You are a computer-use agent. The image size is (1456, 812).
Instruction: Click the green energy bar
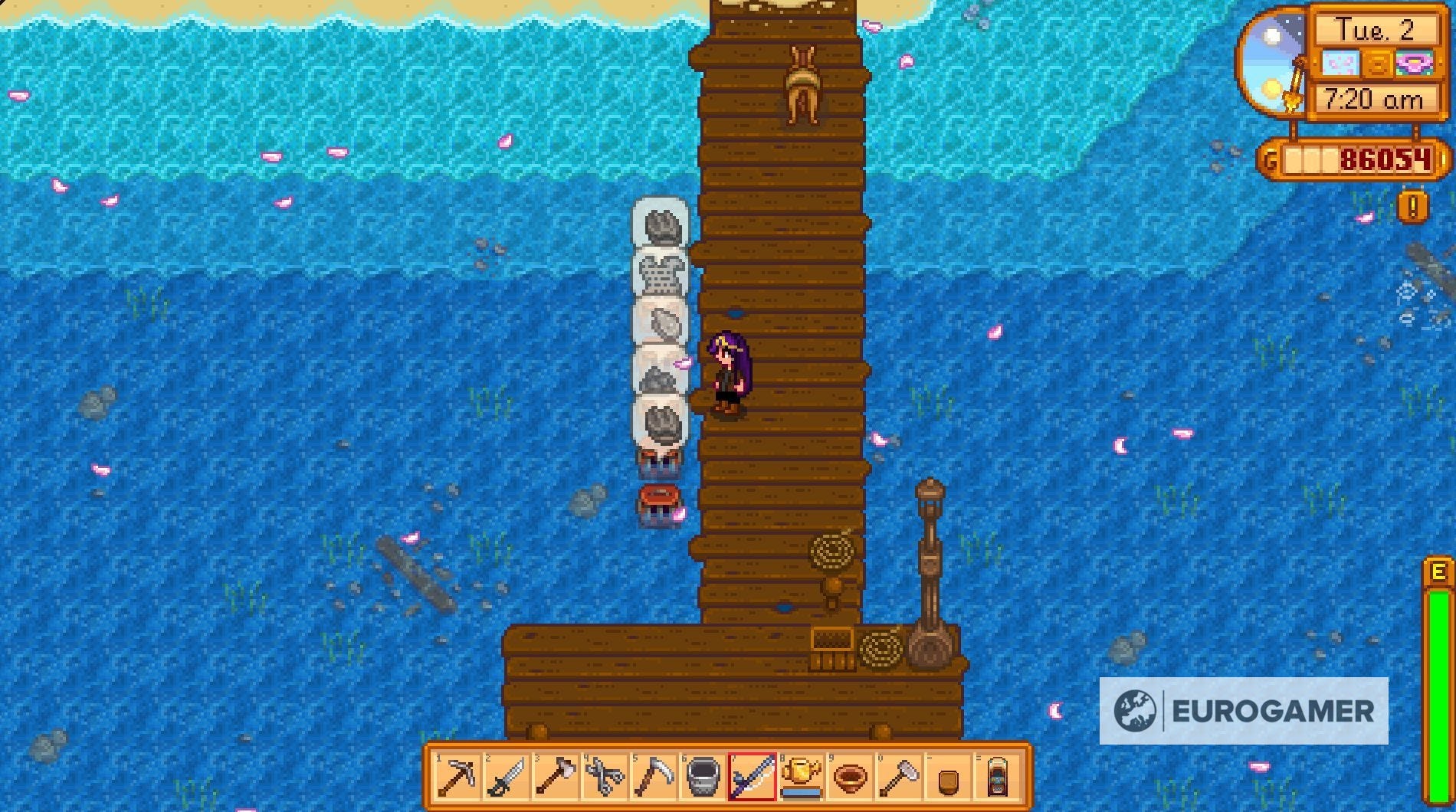[x=1439, y=674]
